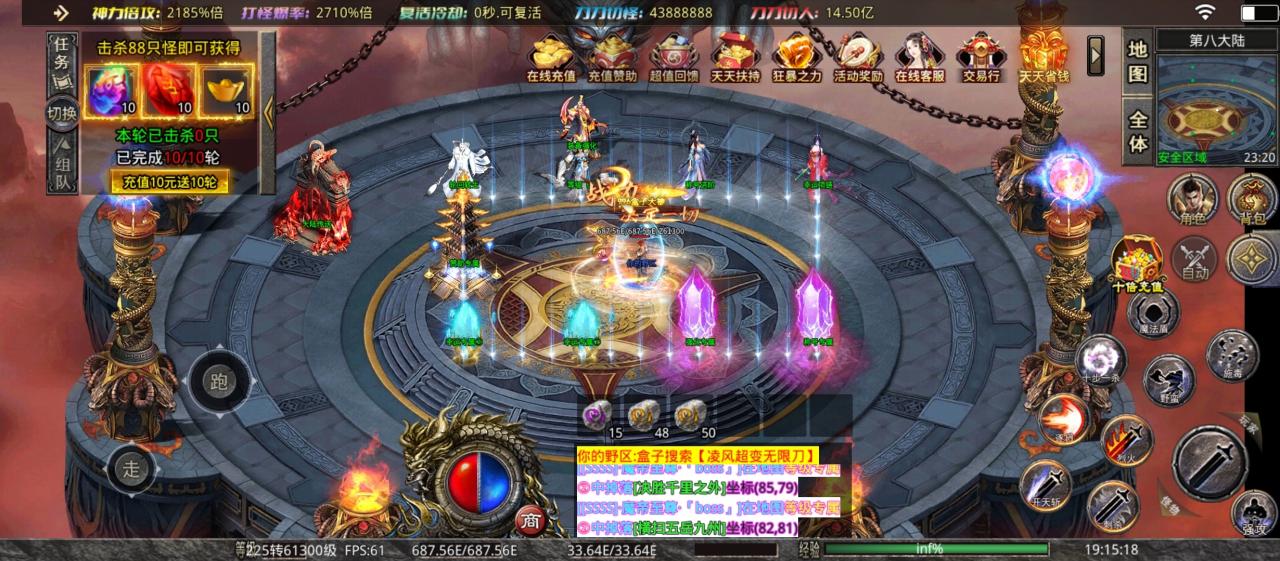This screenshot has width=1280, height=561.
Task: Open the 角色 character sheet
Action: pyautogui.click(x=1193, y=198)
